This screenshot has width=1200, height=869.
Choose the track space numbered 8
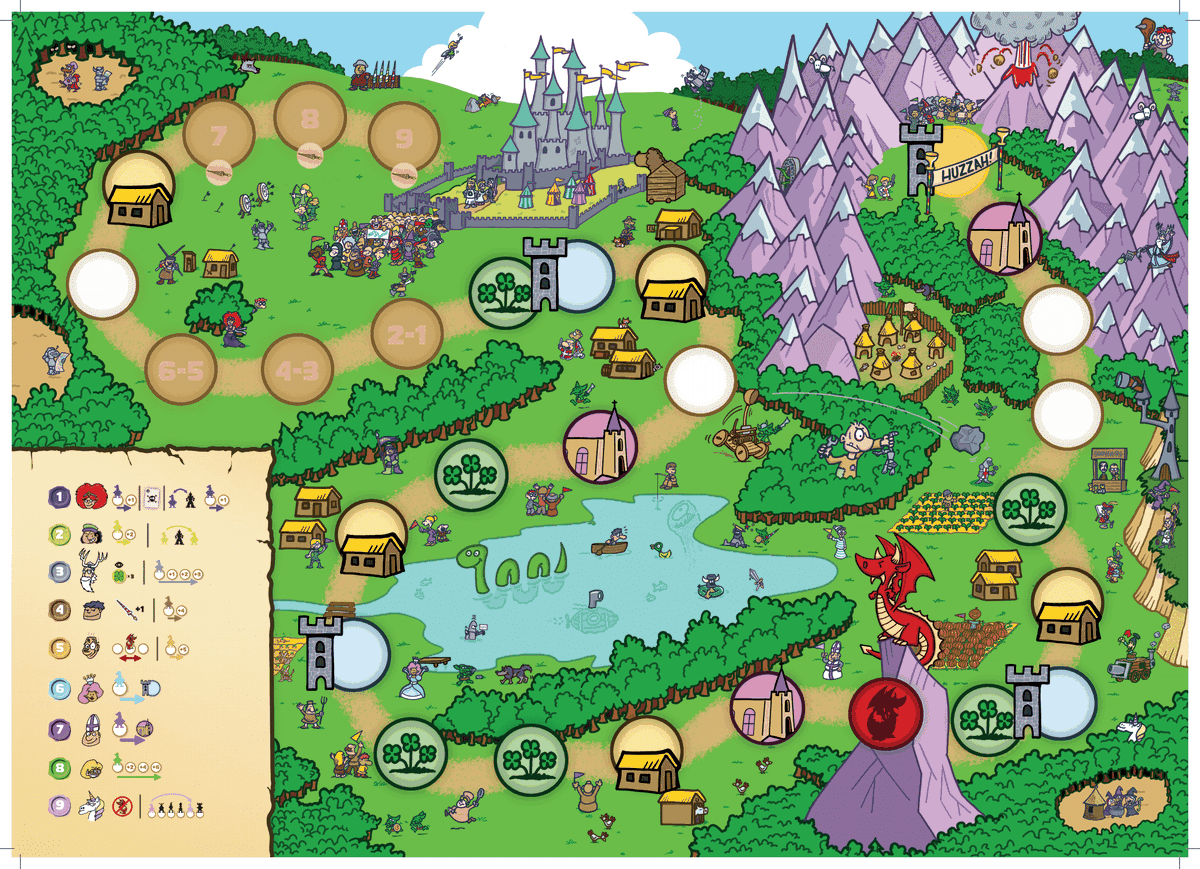point(310,120)
